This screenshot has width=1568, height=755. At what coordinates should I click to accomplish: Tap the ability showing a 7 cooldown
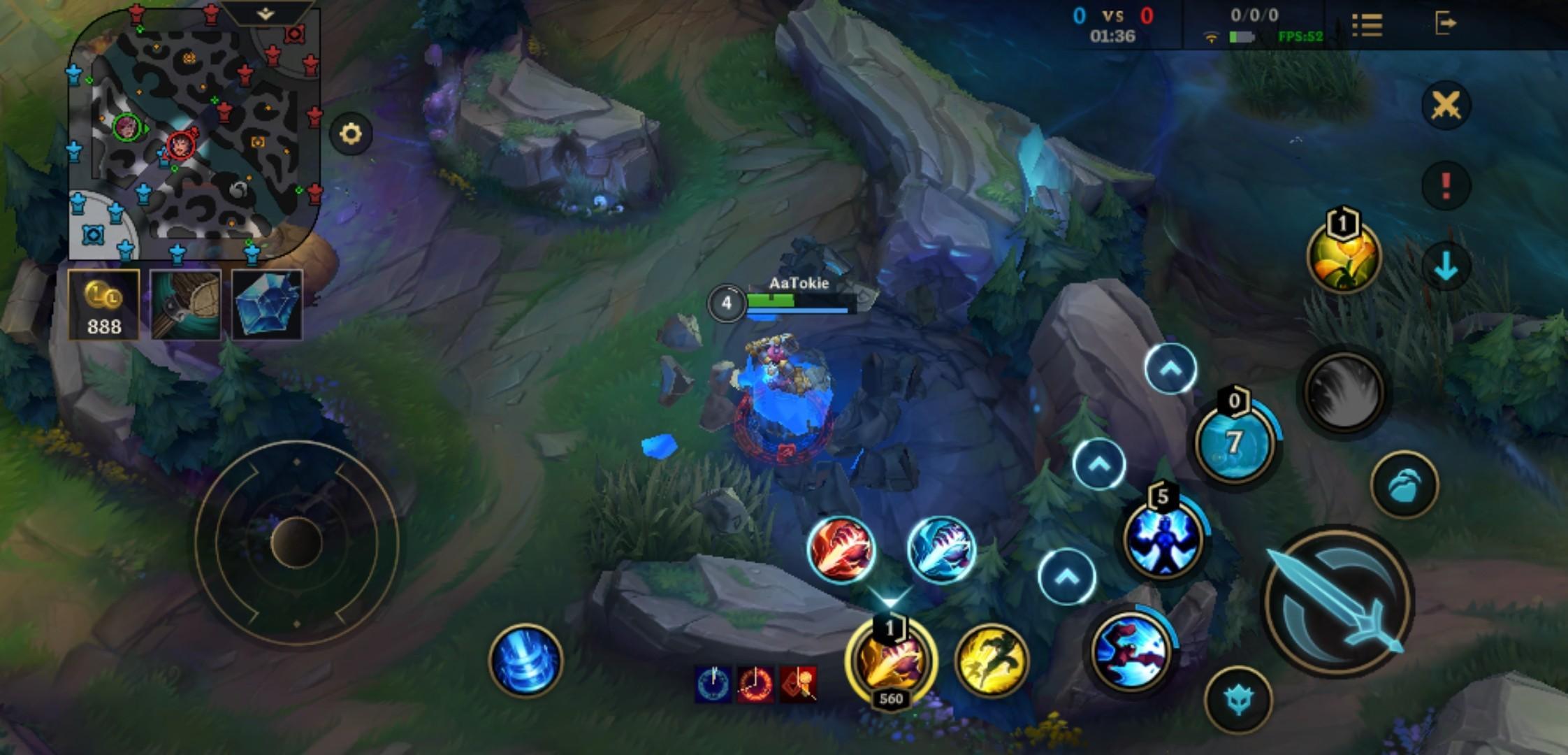tap(1234, 443)
